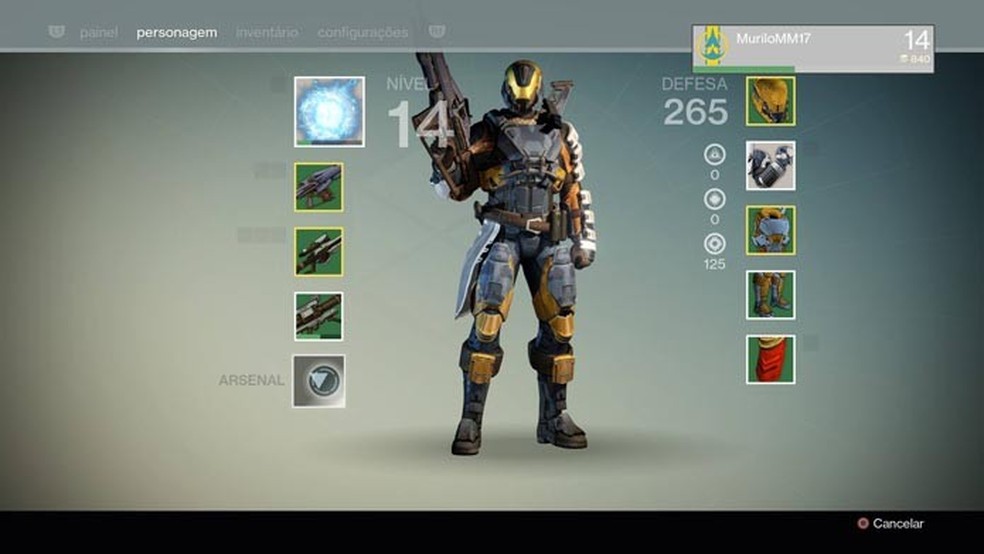Select the chest armor slot
Viewport: 984px width, 554px height.
(x=771, y=230)
